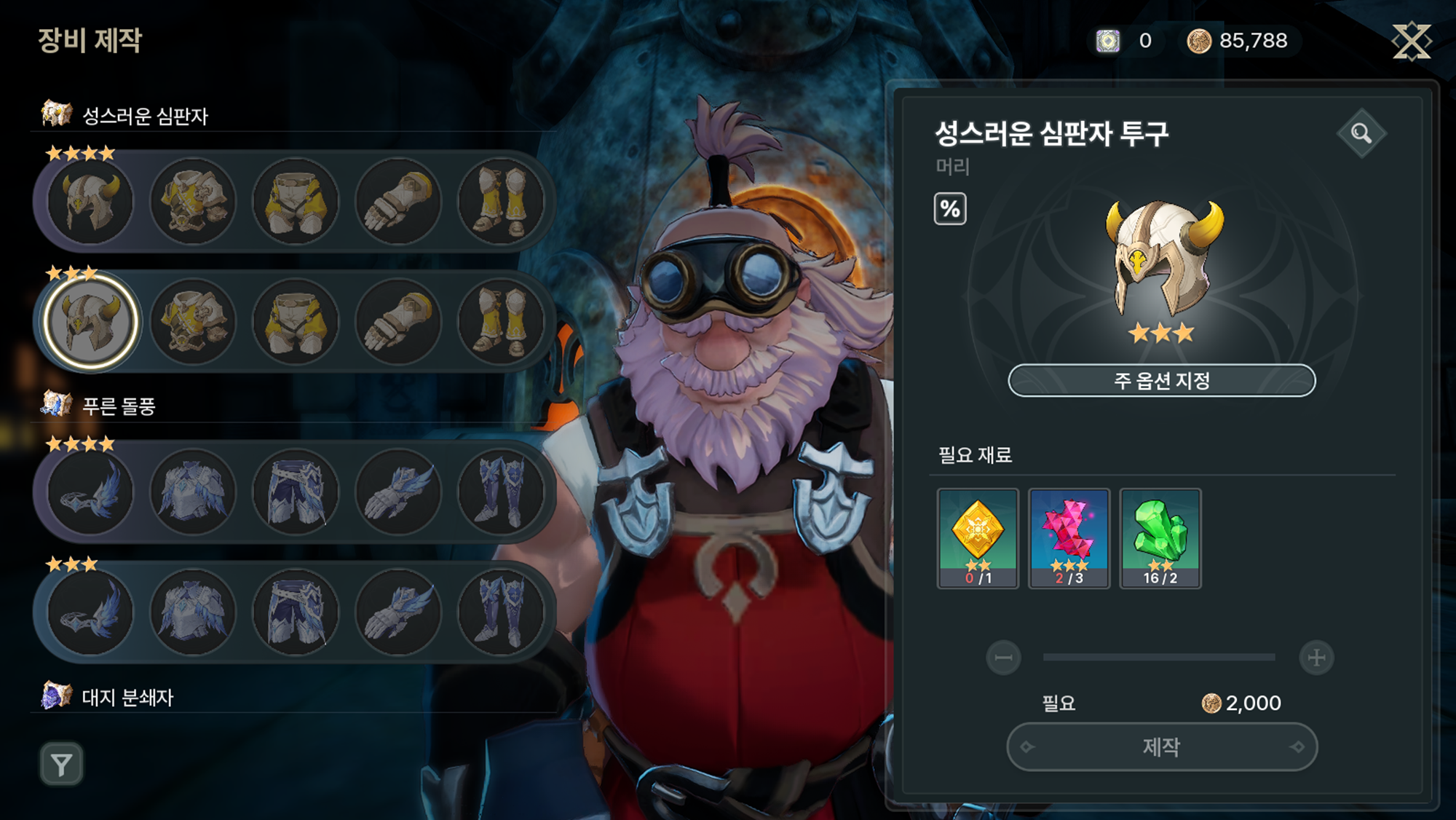Toggle the percent stat button
This screenshot has width=1456, height=820.
click(x=950, y=209)
